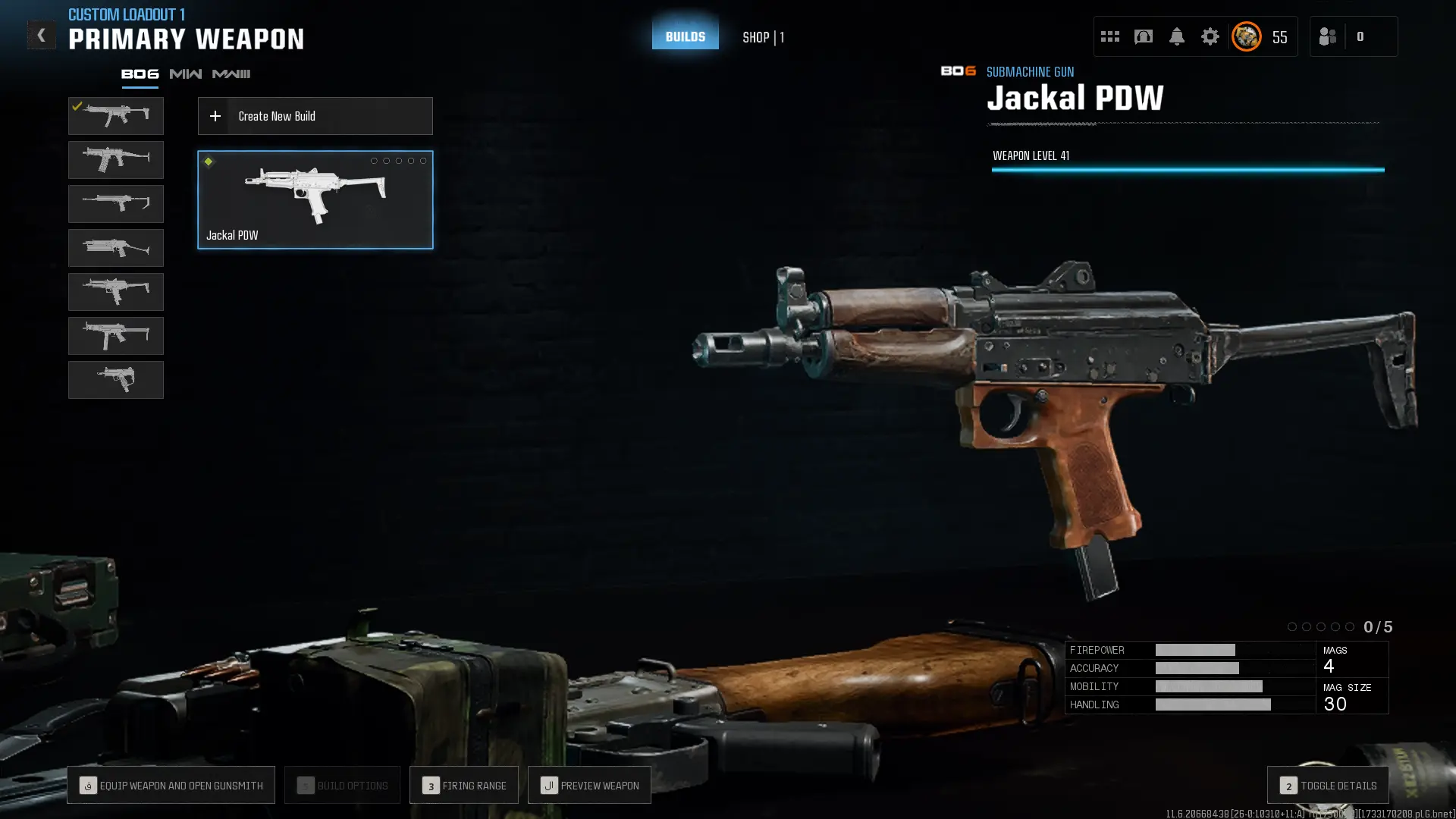This screenshot has width=1456, height=819.
Task: Open the headset voice channel icon
Action: pyautogui.click(x=1143, y=36)
